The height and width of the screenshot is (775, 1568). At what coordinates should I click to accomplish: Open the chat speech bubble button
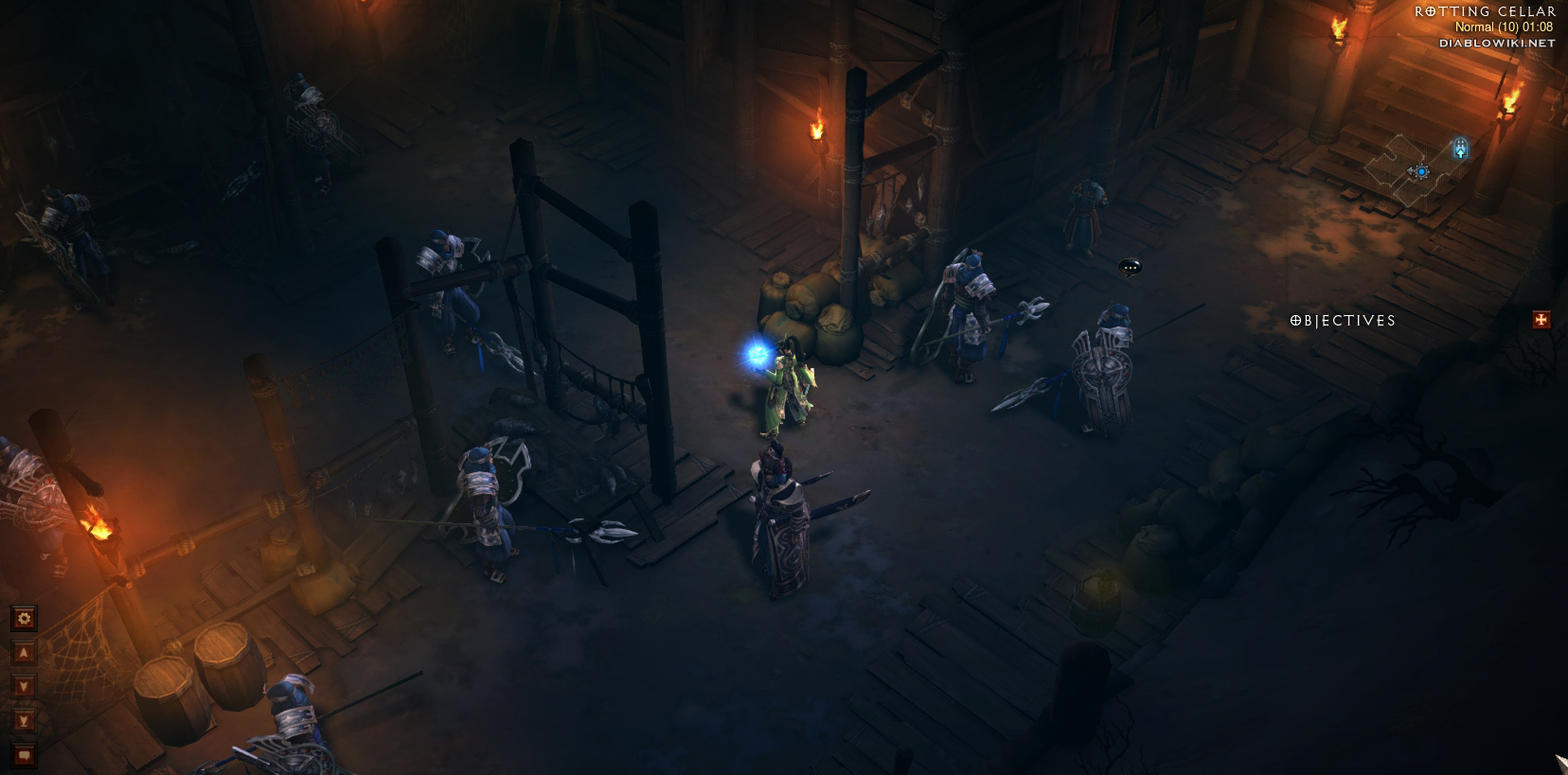(24, 755)
